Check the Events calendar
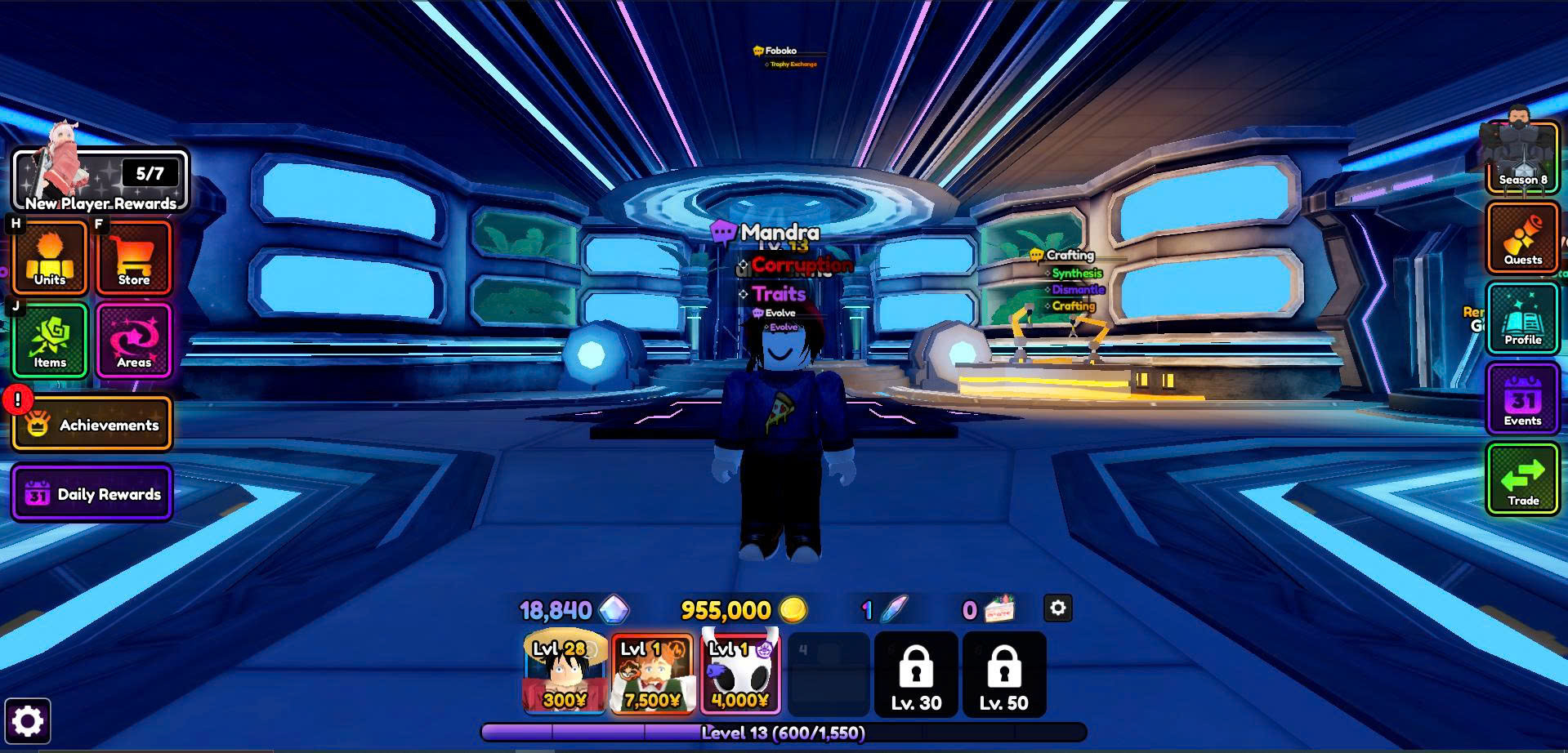This screenshot has height=753, width=1568. (1522, 399)
